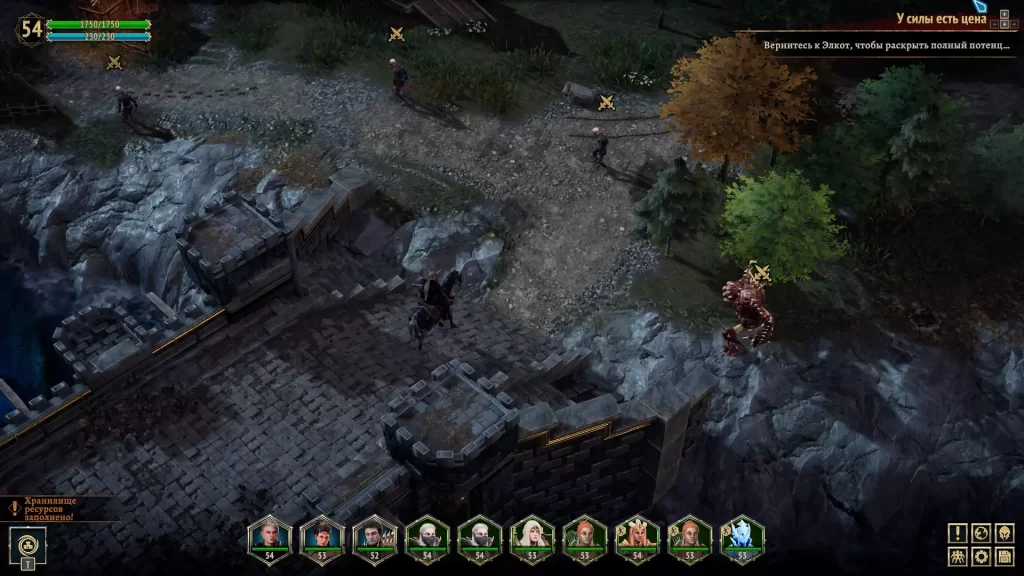
Task: Activate the swirl portal ability button
Action: pyautogui.click(x=26, y=545)
